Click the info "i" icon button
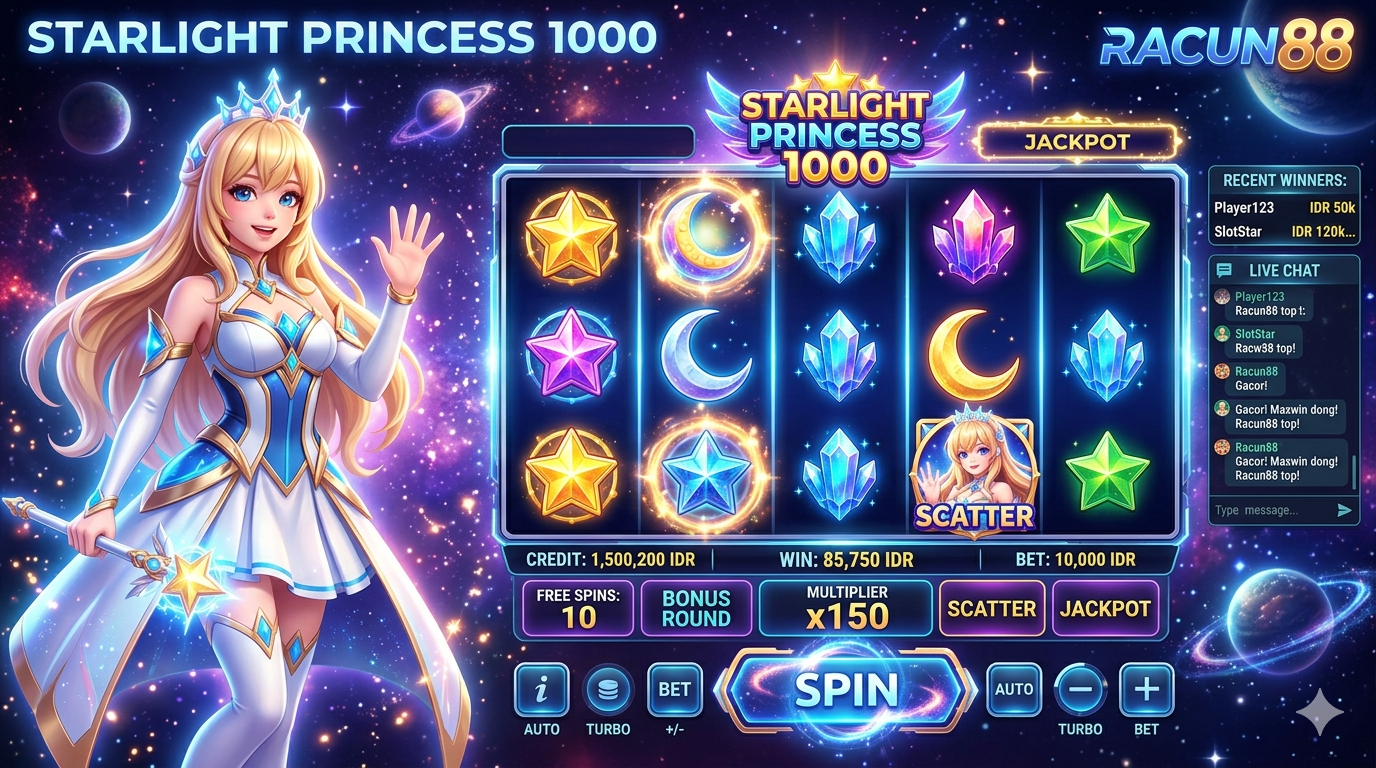The image size is (1376, 768). point(541,689)
